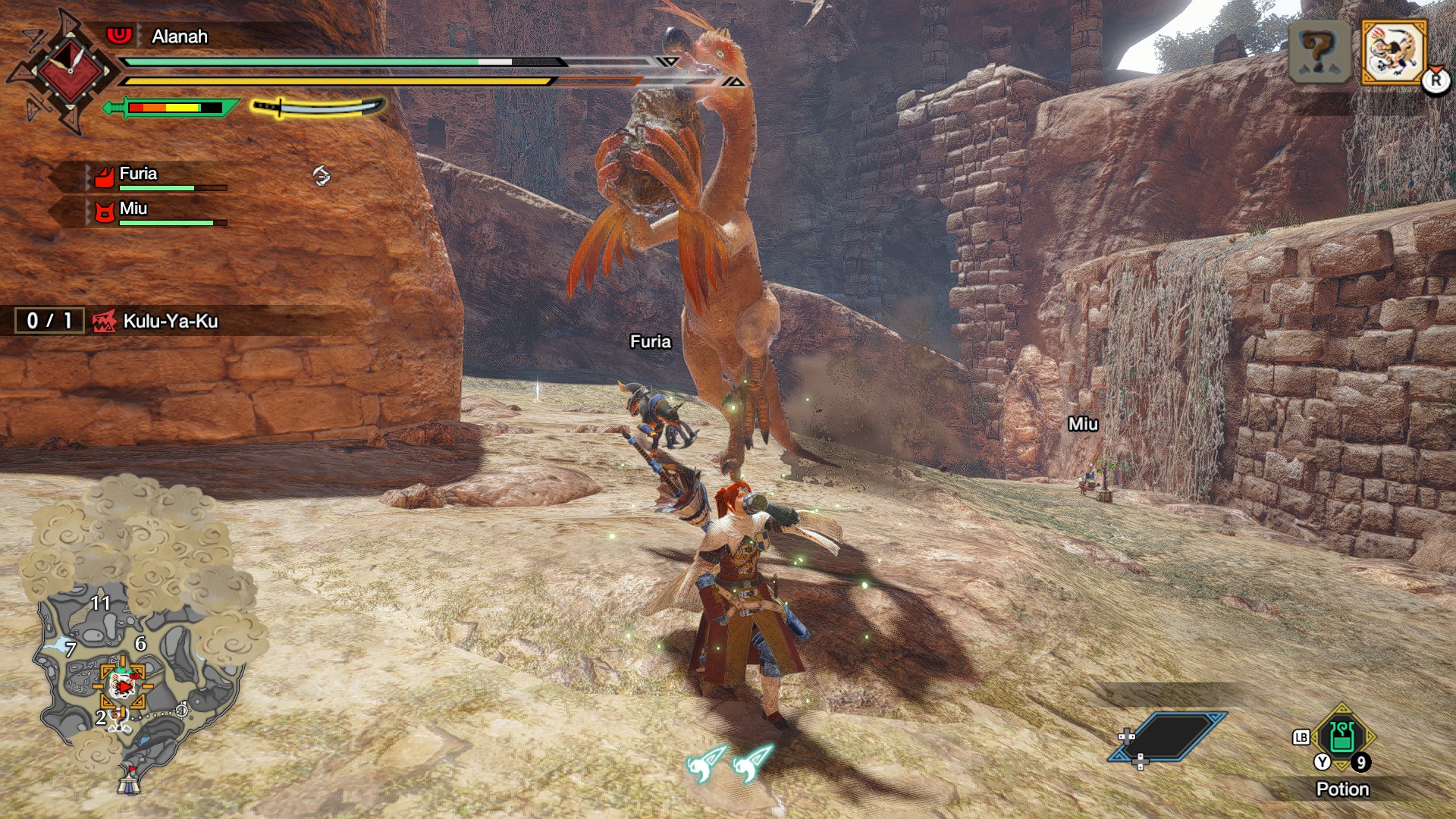Click the long sword spirit gauge icon
The height and width of the screenshot is (819, 1456).
[318, 107]
